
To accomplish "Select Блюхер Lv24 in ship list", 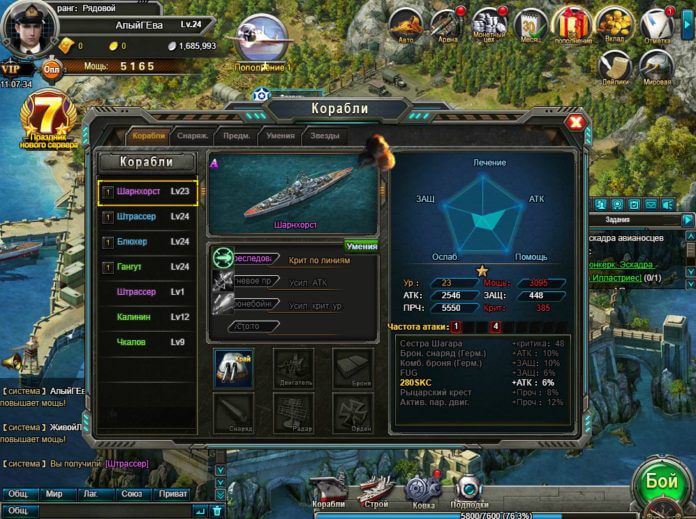I will click(x=148, y=242).
